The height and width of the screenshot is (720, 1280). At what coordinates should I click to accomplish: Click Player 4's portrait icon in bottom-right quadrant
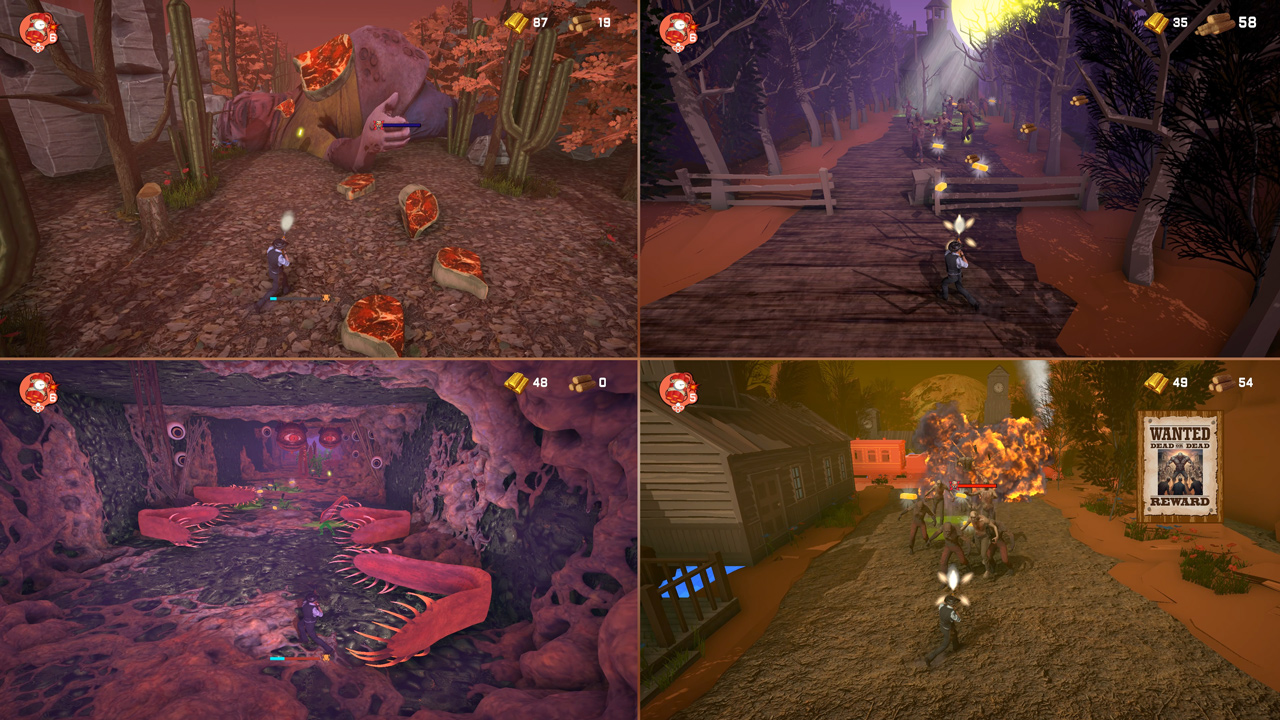(x=677, y=388)
